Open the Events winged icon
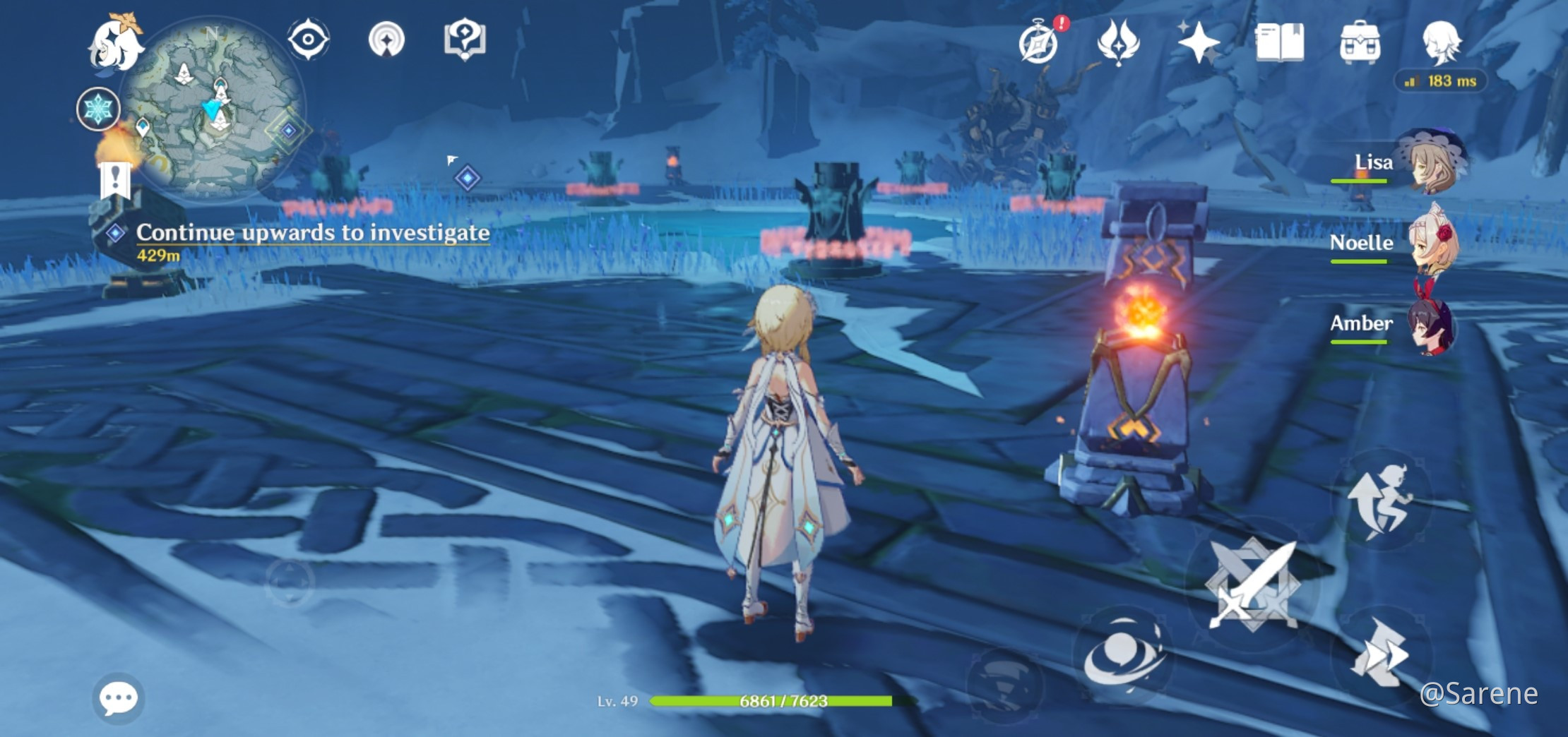This screenshot has height=737, width=1568. (x=1118, y=42)
